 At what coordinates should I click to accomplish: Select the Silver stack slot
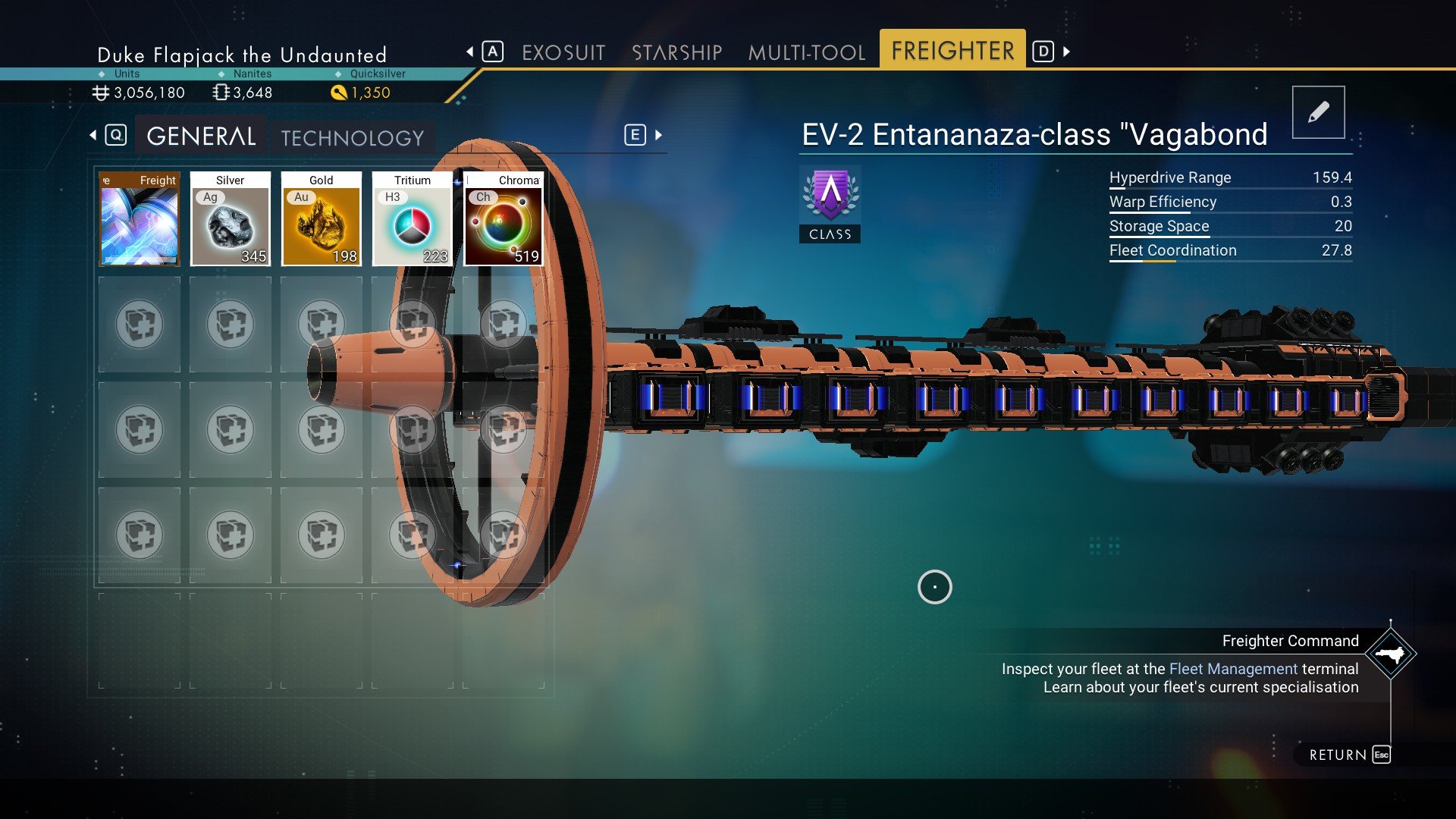point(230,219)
